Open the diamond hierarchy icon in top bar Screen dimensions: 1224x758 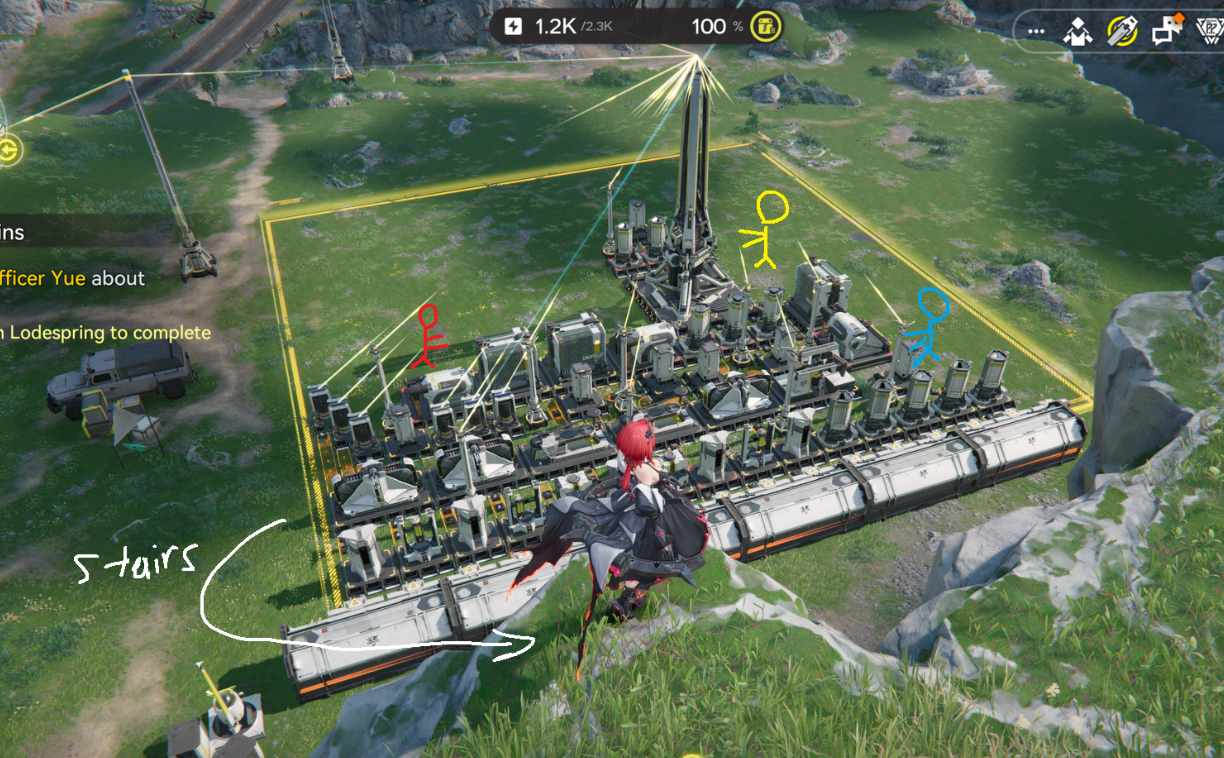[1079, 32]
